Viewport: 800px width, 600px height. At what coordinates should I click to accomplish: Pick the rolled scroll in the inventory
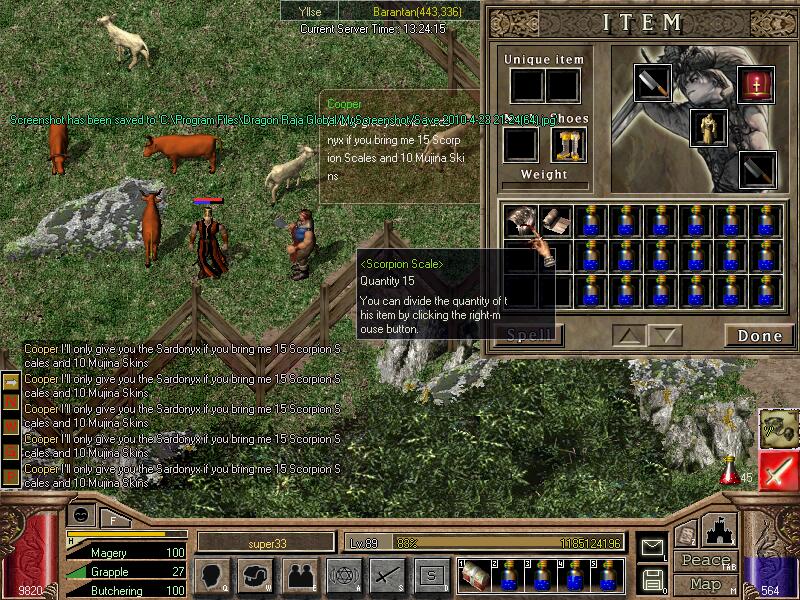(x=554, y=220)
